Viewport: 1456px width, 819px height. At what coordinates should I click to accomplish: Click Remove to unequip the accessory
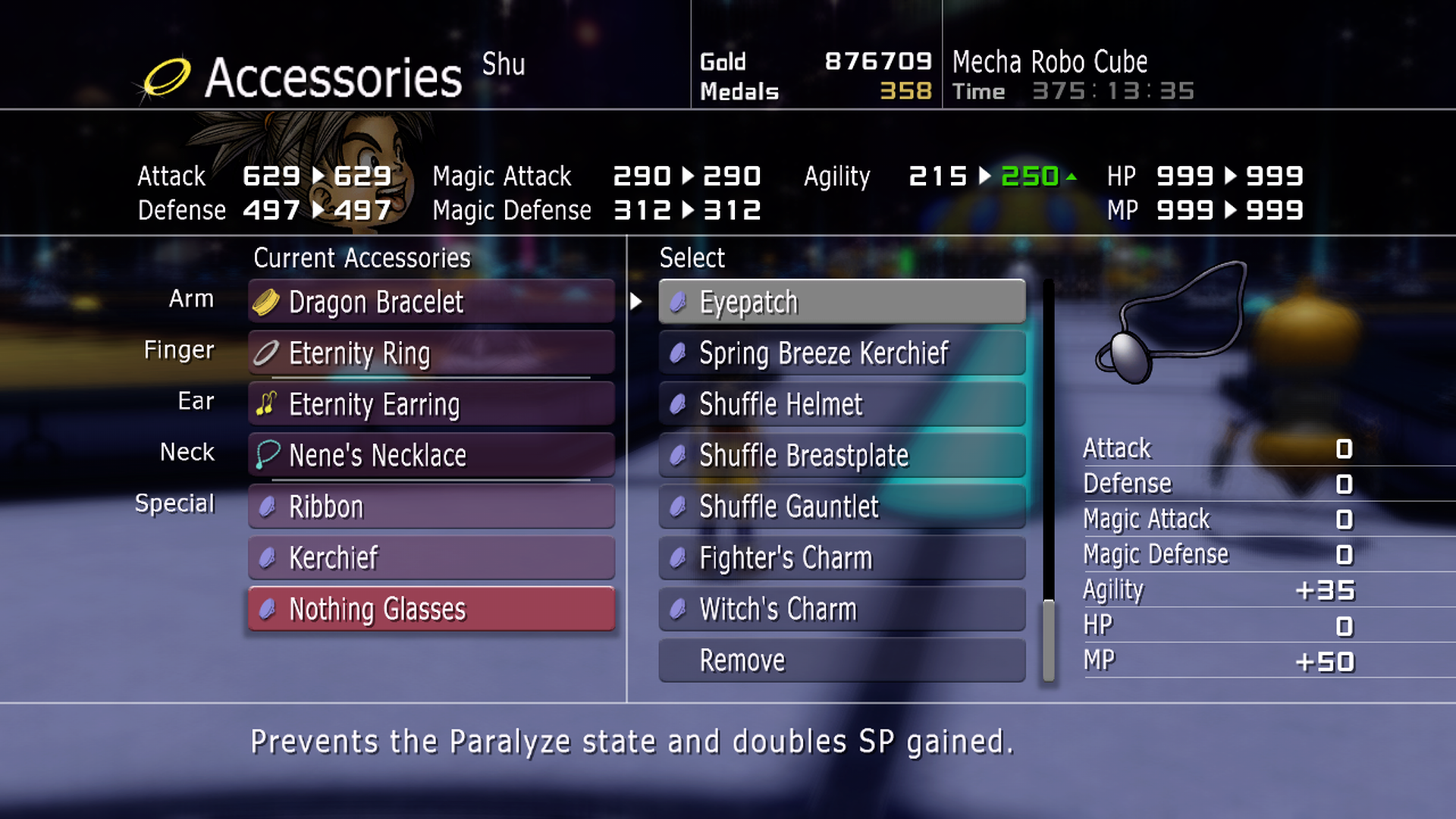[842, 661]
